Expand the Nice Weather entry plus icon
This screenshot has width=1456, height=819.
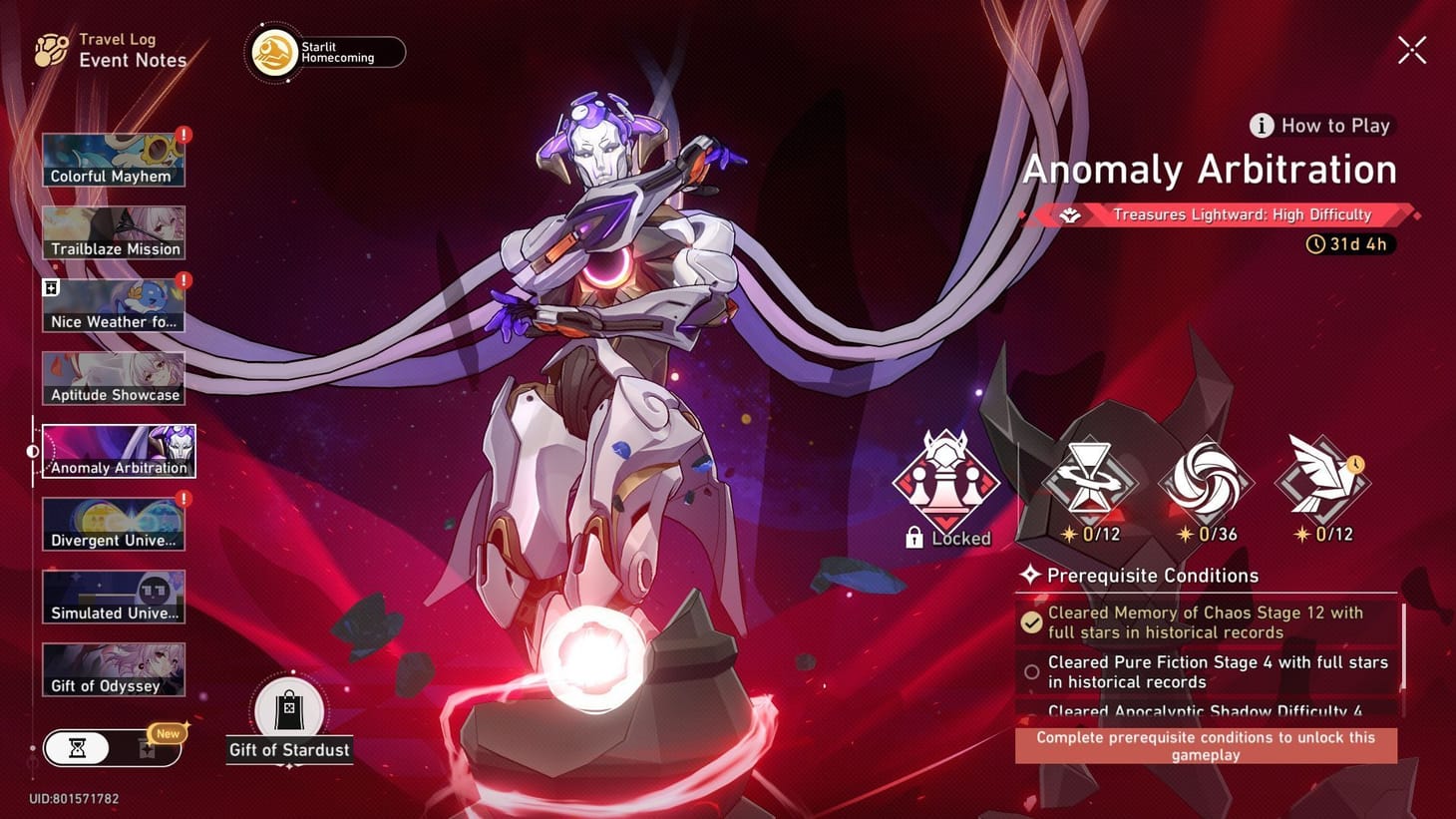pyautogui.click(x=49, y=287)
